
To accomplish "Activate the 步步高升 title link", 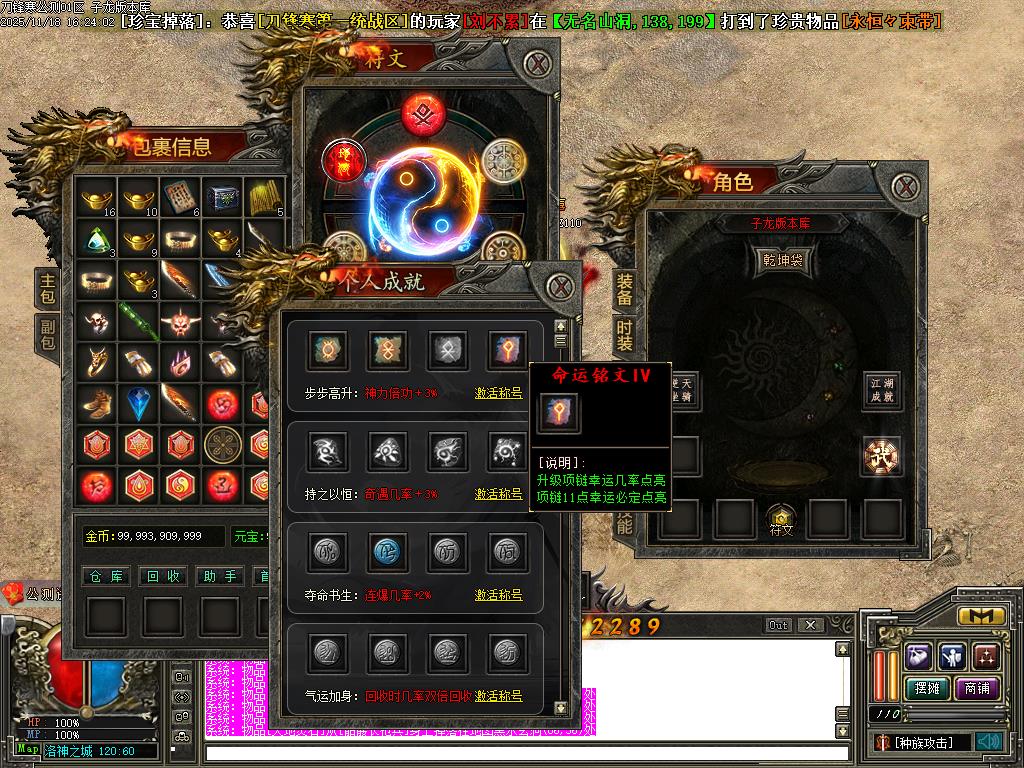I will [x=498, y=394].
